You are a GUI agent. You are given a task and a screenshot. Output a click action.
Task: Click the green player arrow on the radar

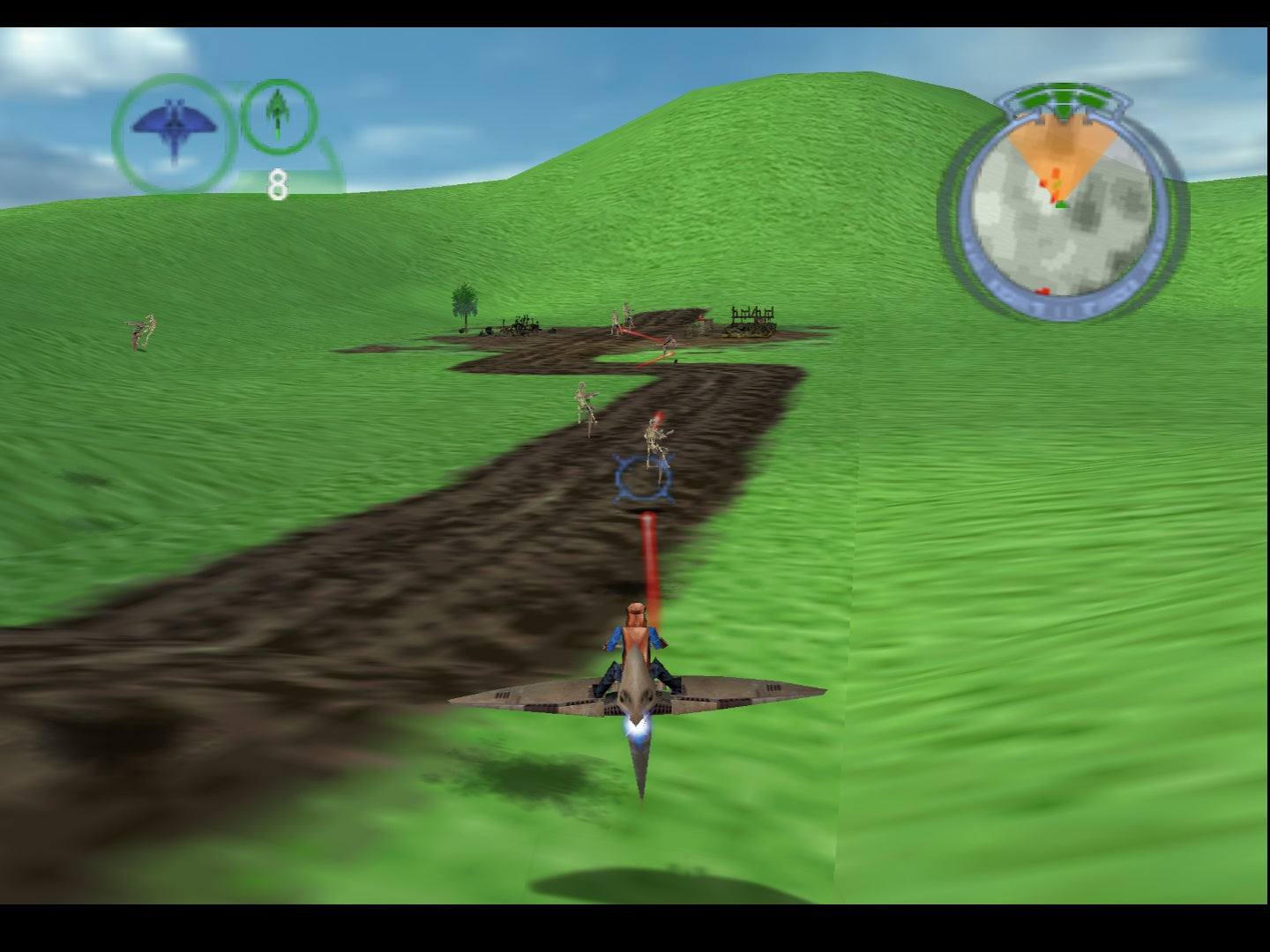pos(1062,205)
